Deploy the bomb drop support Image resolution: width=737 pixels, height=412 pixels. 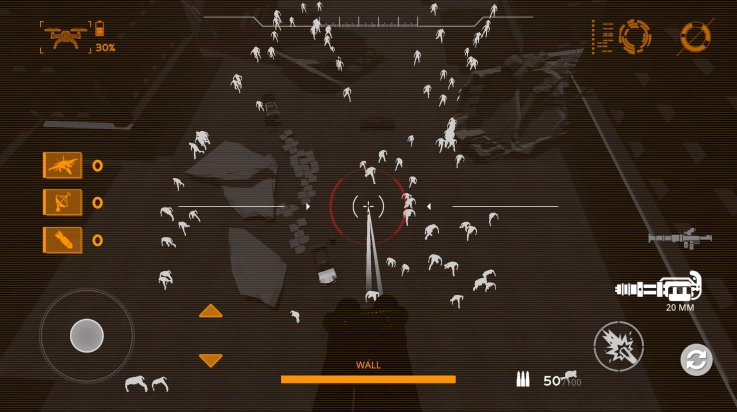click(62, 240)
